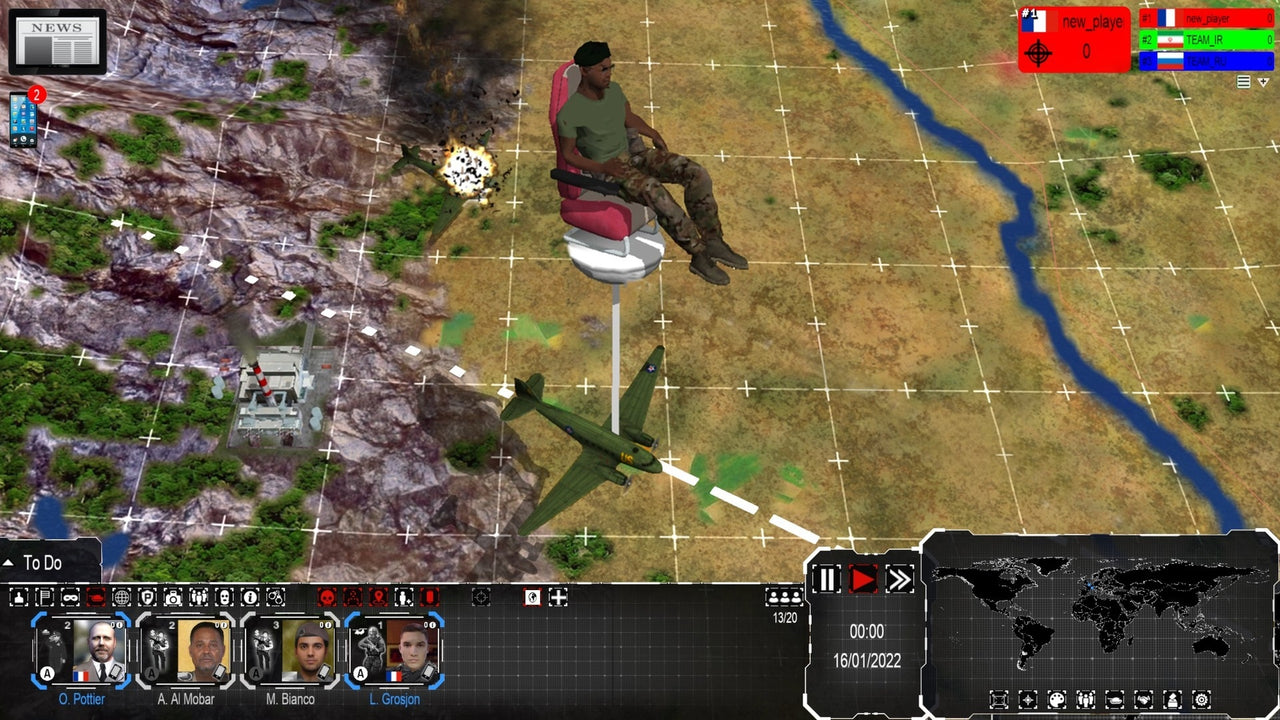The width and height of the screenshot is (1280, 720).
Task: Collapse the To Do panel
Action: (x=10, y=563)
